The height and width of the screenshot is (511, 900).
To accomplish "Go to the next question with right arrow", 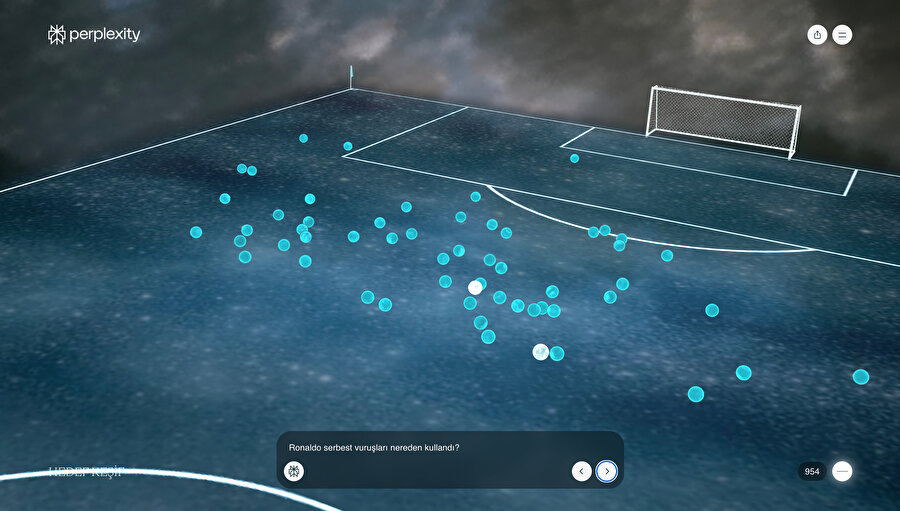I will [x=606, y=471].
